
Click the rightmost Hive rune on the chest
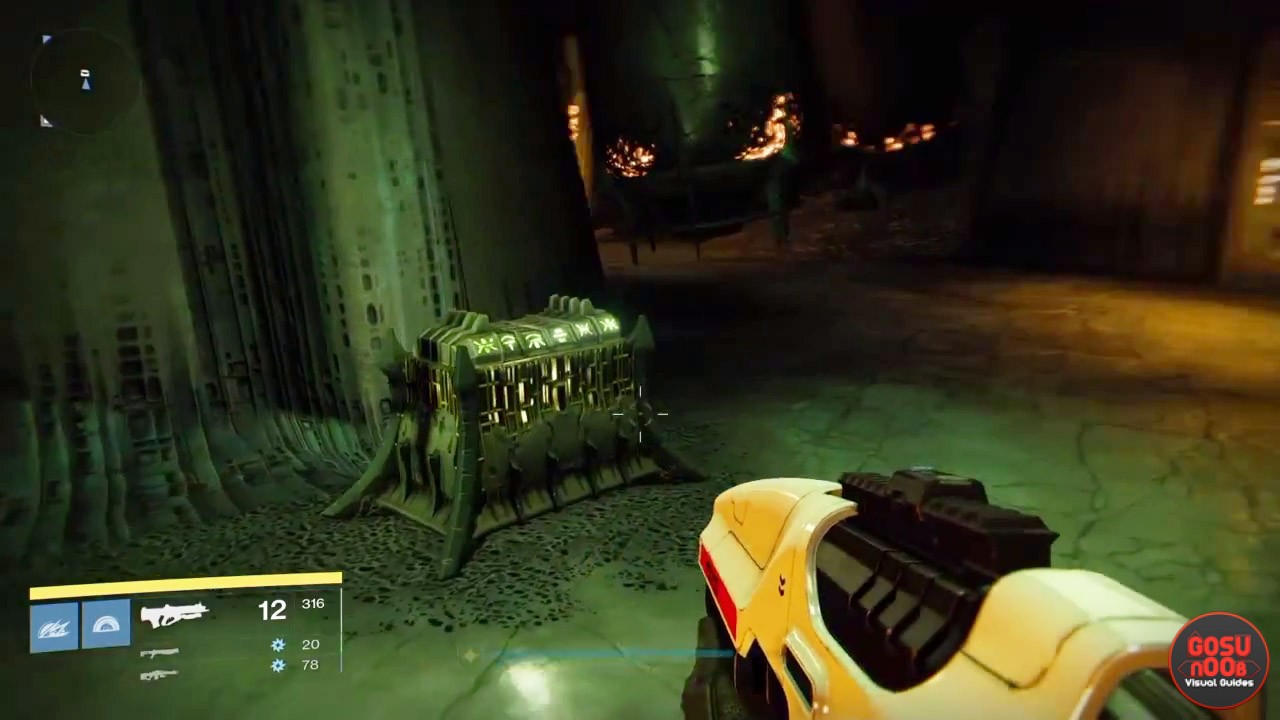611,324
